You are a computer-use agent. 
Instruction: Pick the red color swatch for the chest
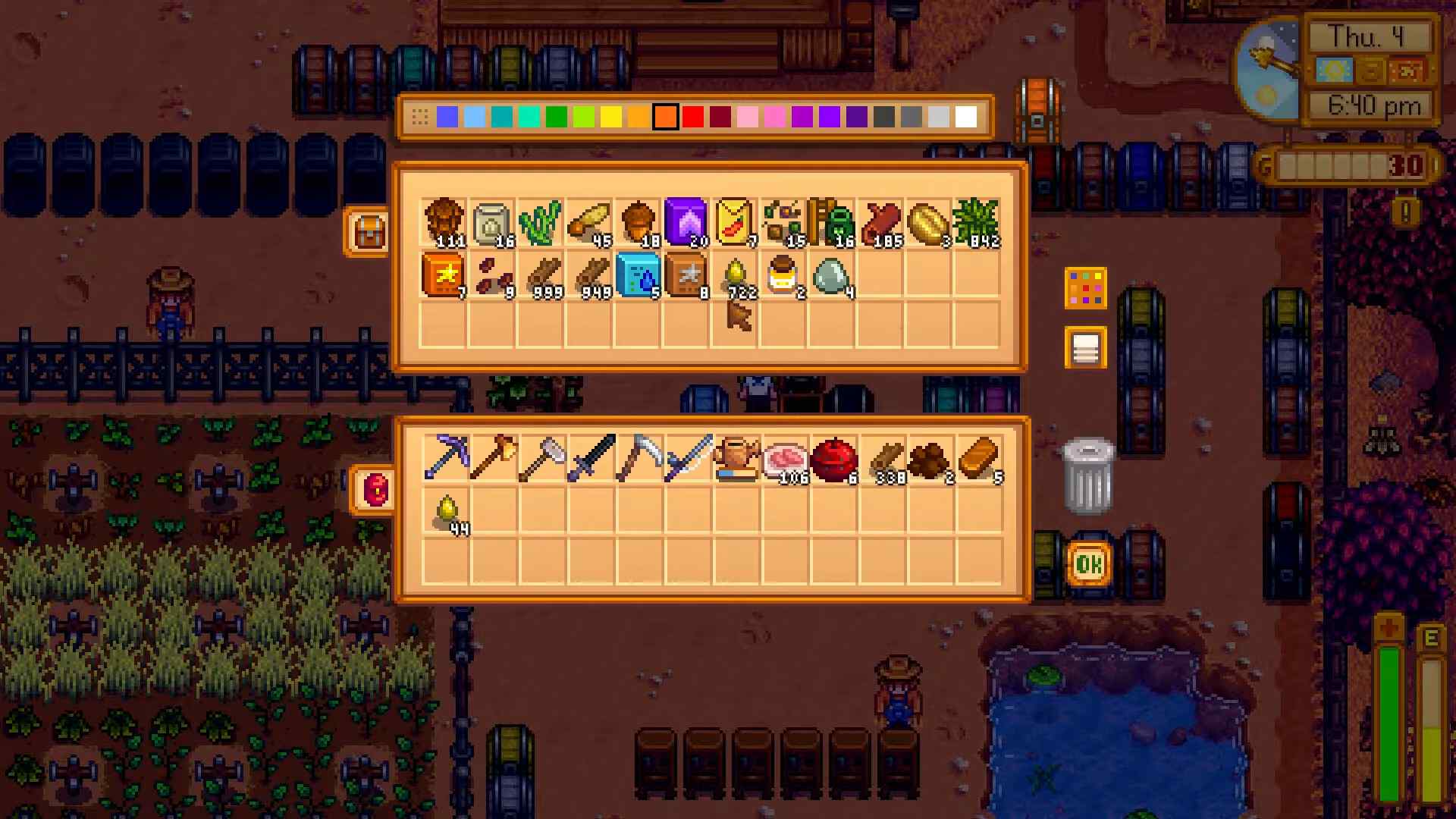[692, 117]
